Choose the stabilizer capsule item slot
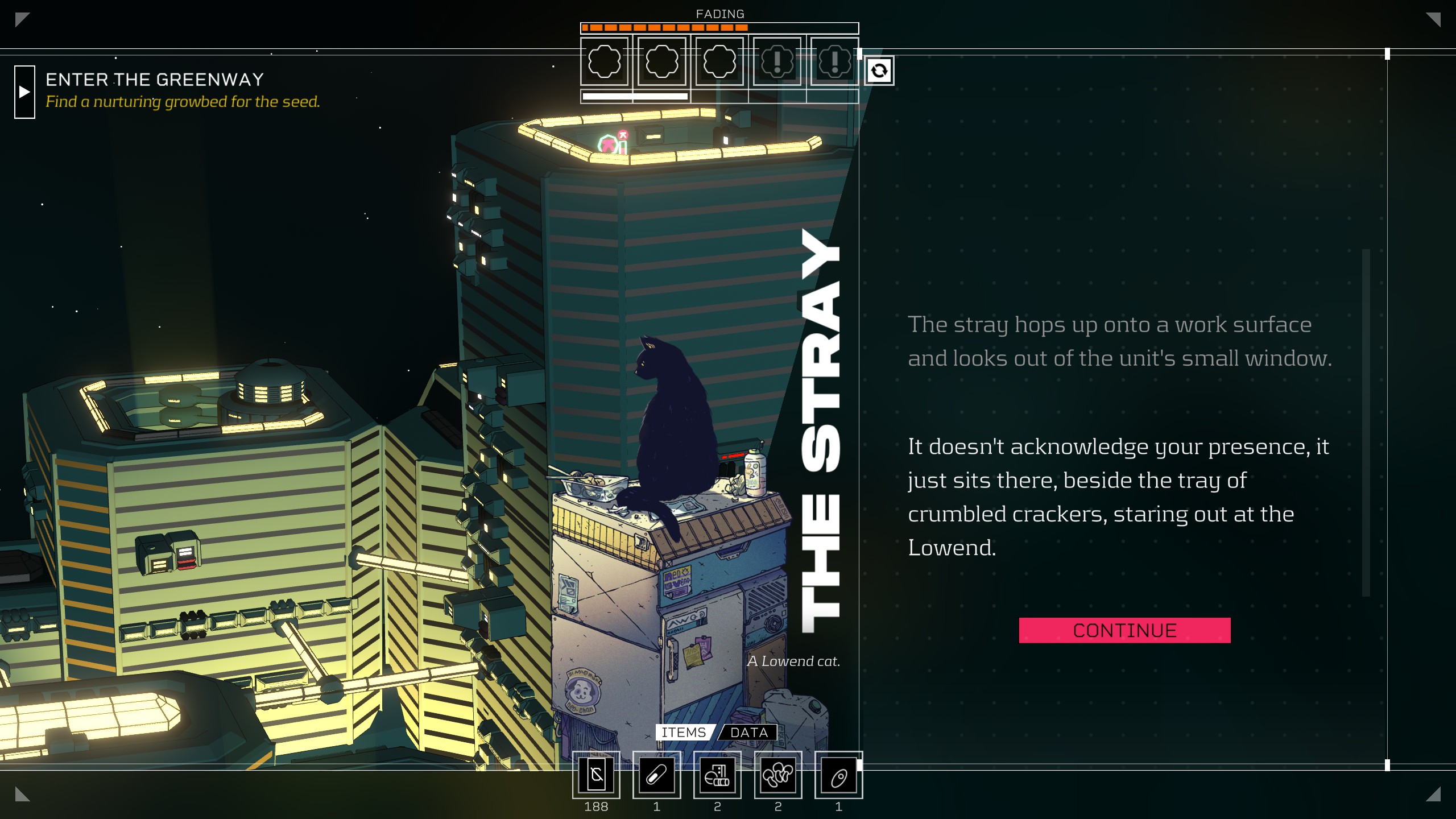Viewport: 1456px width, 819px height. [x=656, y=775]
